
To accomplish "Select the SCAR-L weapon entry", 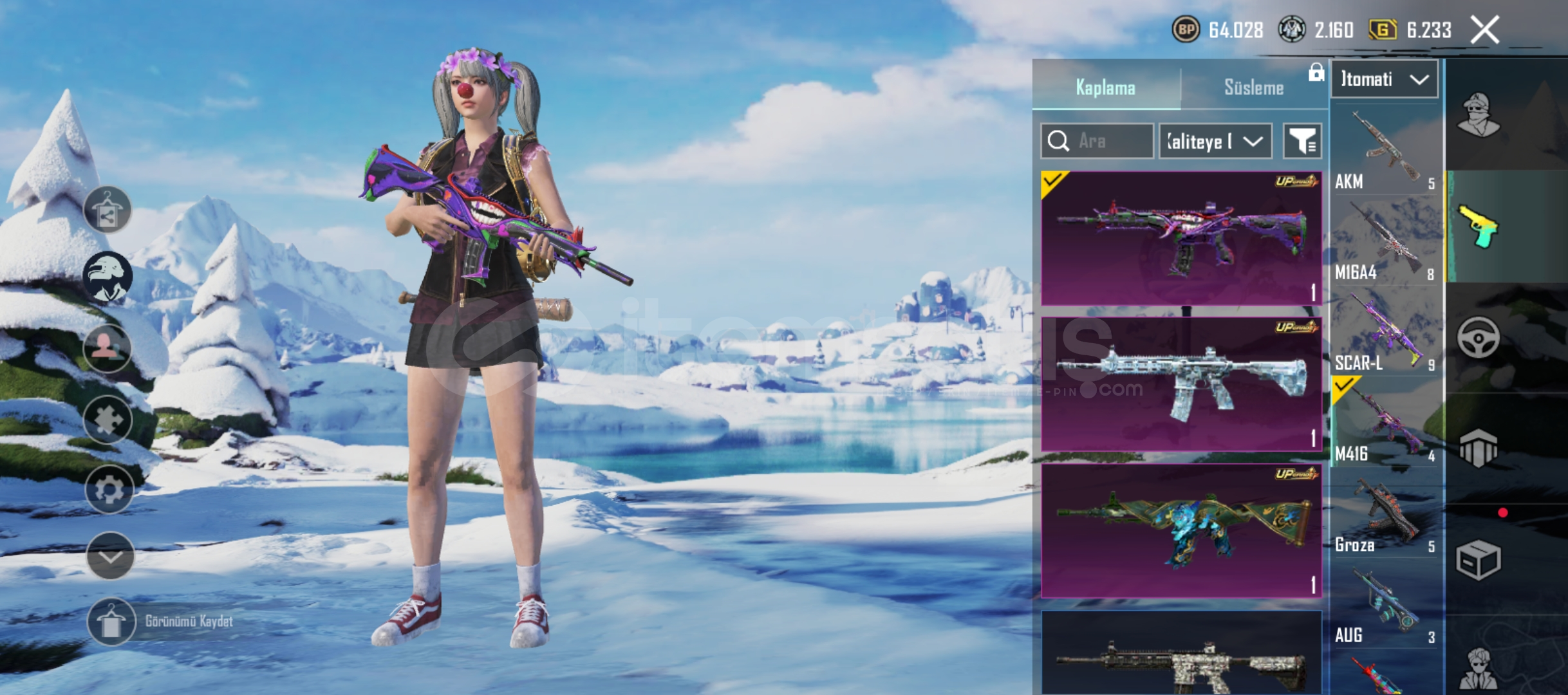I will click(x=1384, y=333).
